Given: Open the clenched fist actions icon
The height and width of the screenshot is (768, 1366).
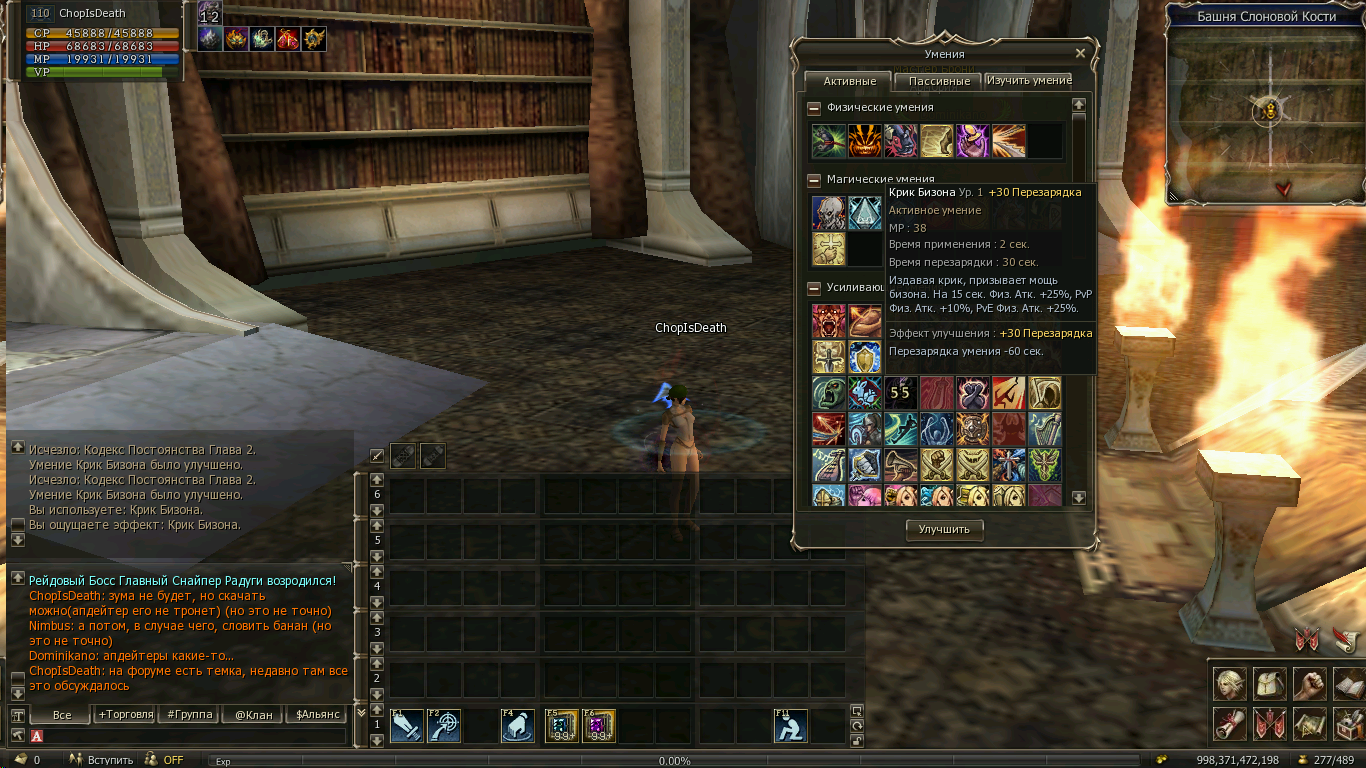Looking at the screenshot, I should [x=1308, y=684].
